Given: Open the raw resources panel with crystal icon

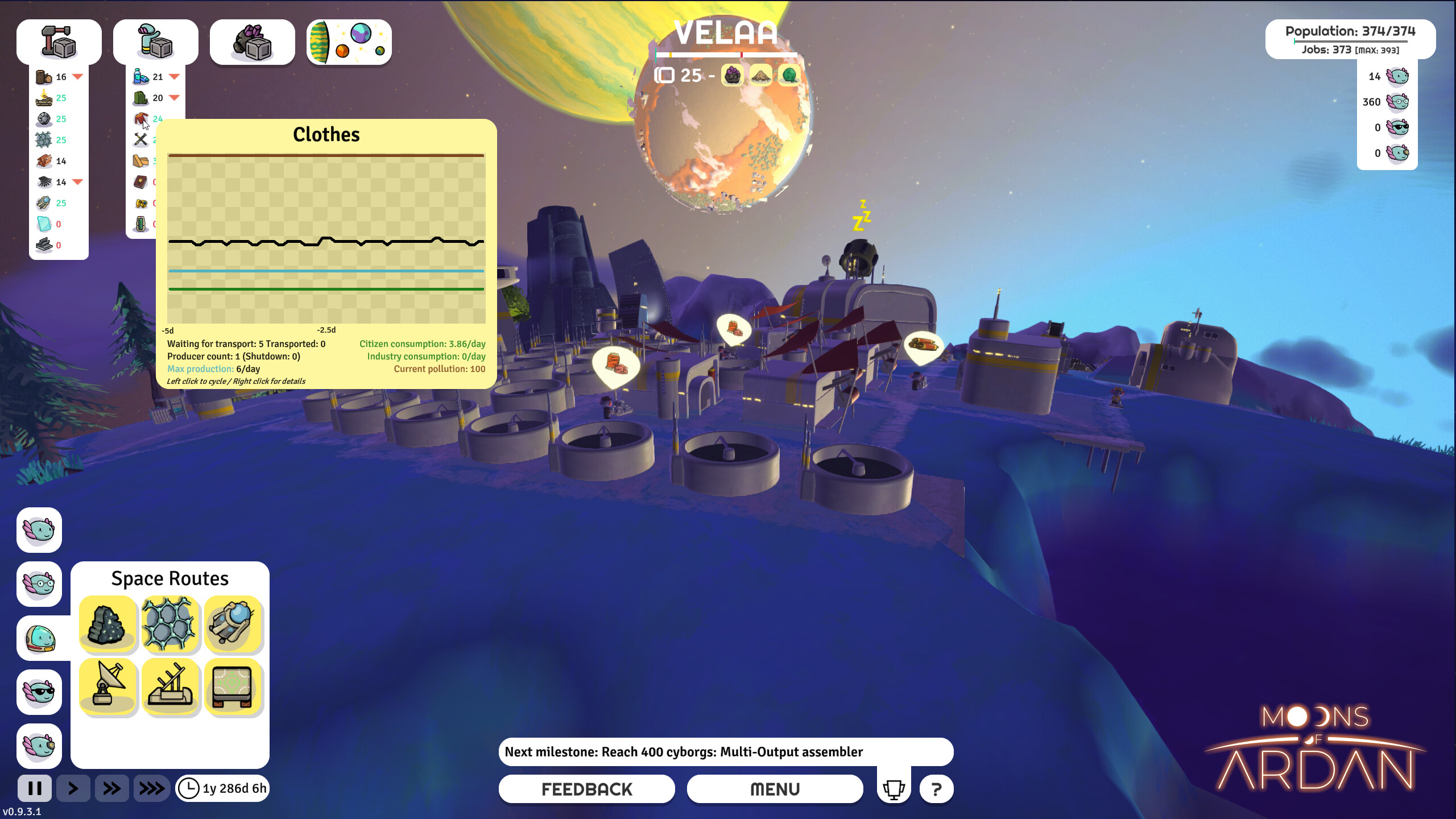Looking at the screenshot, I should tap(252, 41).
